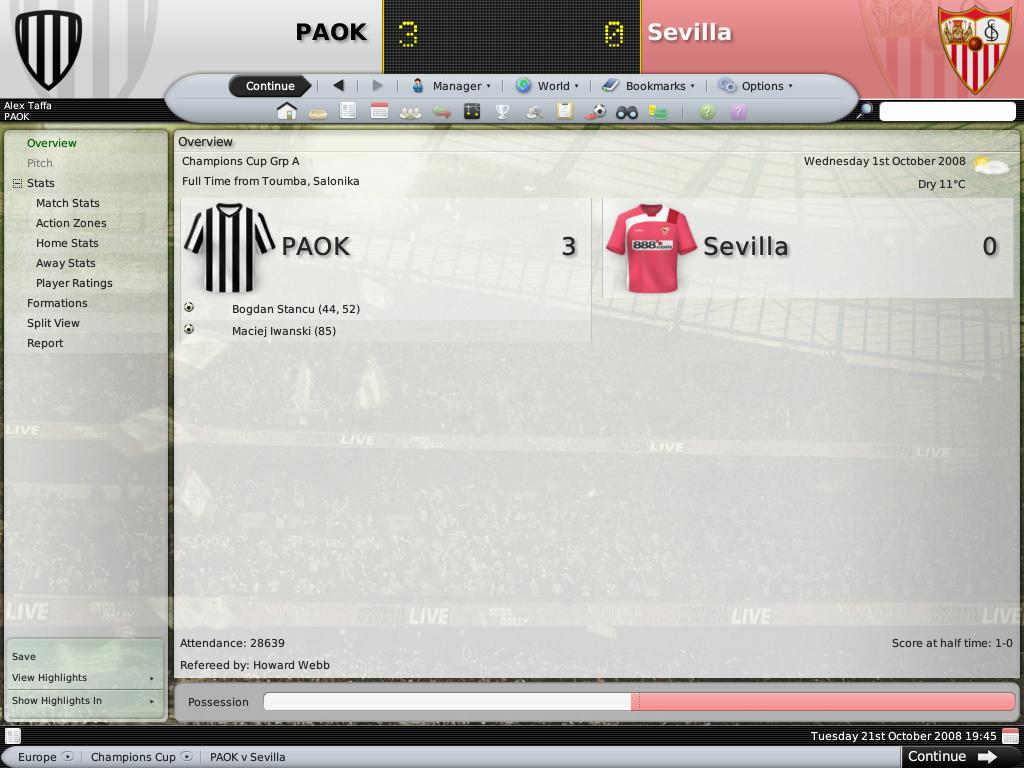Open the match Report

point(45,343)
